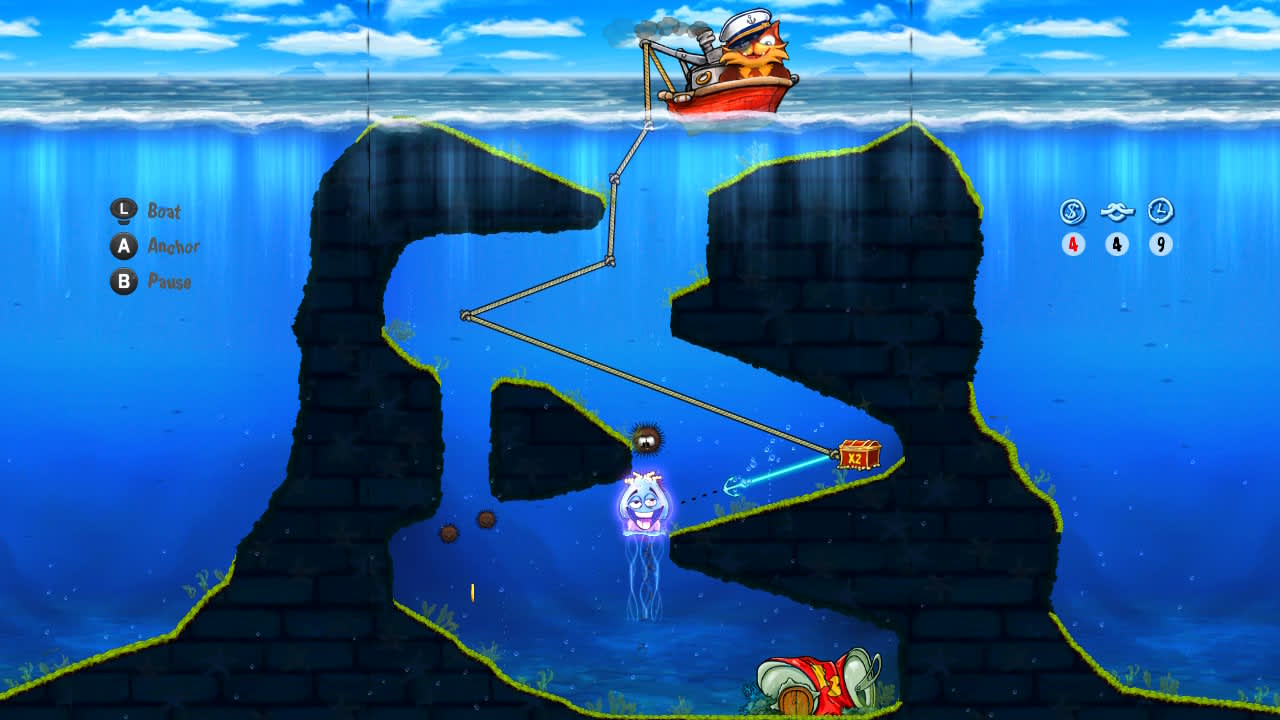Viewport: 1280px width, 720px height.
Task: Click the yellow marker near the seabed
Action: (472, 592)
